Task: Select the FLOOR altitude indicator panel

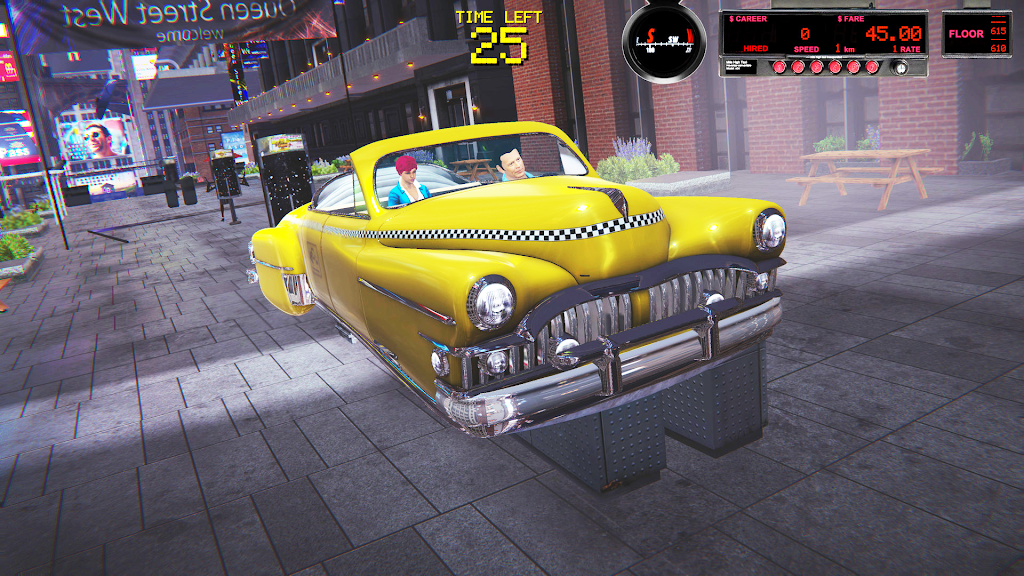Action: [x=976, y=34]
